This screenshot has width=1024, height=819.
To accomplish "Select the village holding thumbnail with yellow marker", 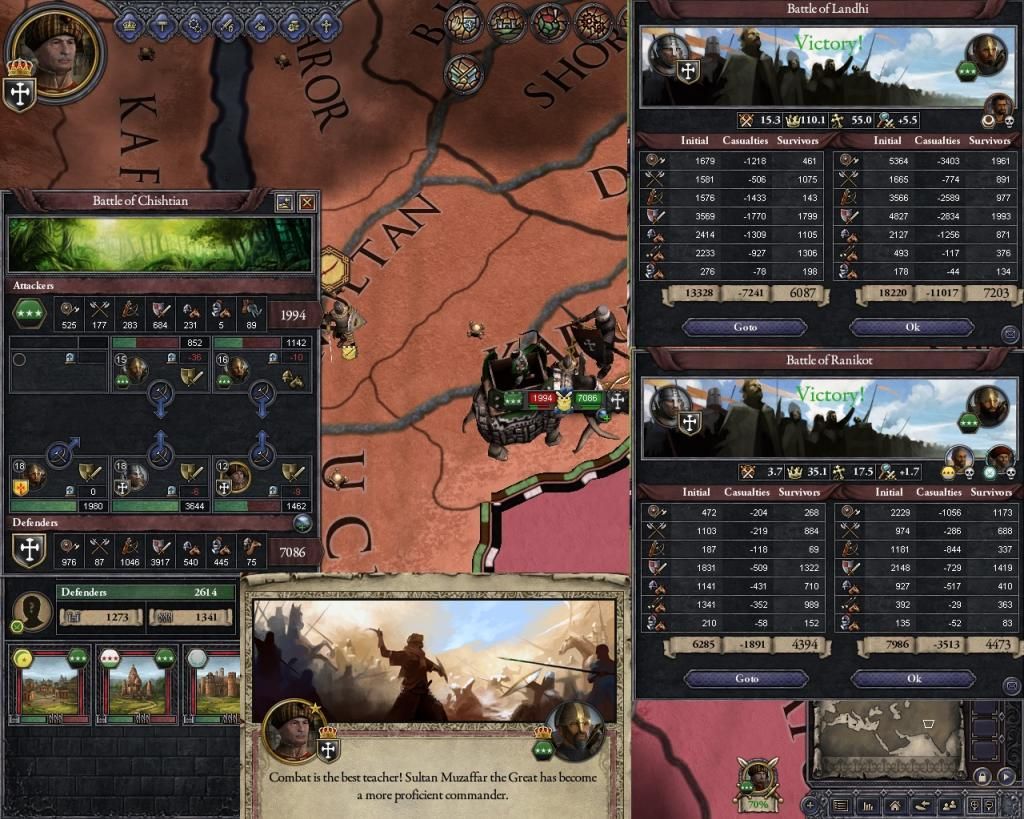I will pos(46,688).
